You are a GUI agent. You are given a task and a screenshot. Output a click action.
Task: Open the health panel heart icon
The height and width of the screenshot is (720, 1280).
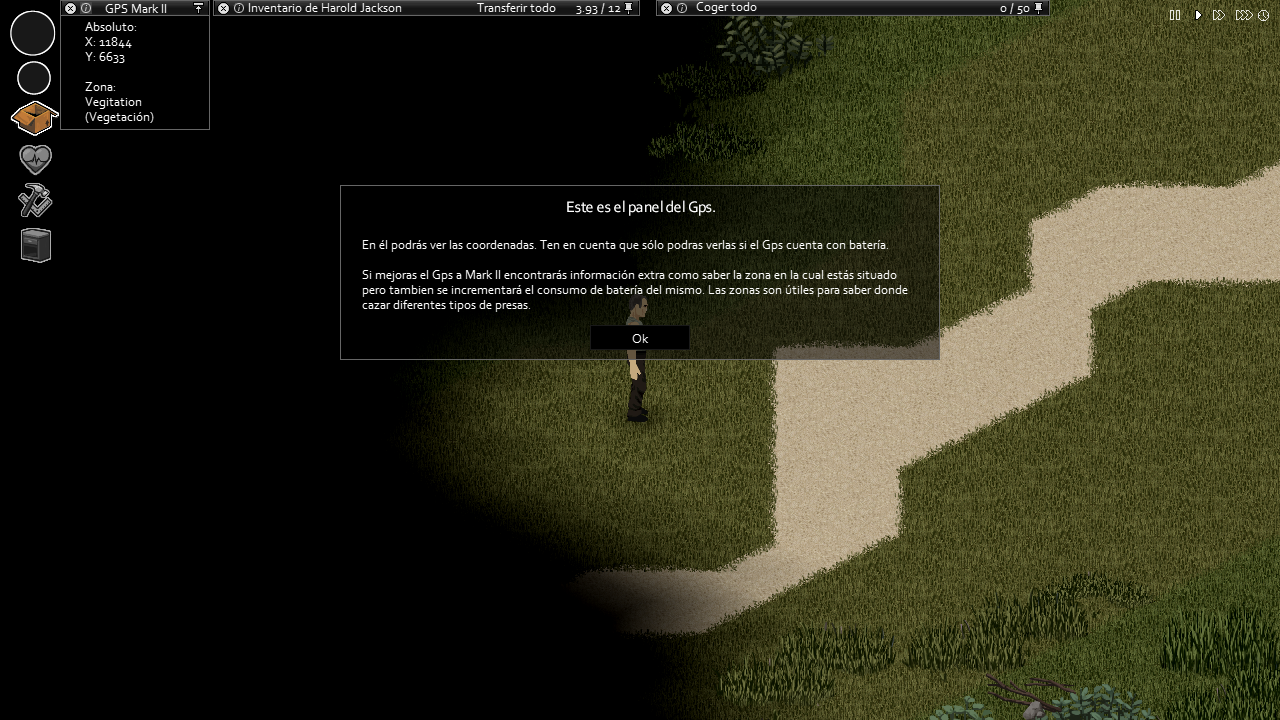pos(33,159)
